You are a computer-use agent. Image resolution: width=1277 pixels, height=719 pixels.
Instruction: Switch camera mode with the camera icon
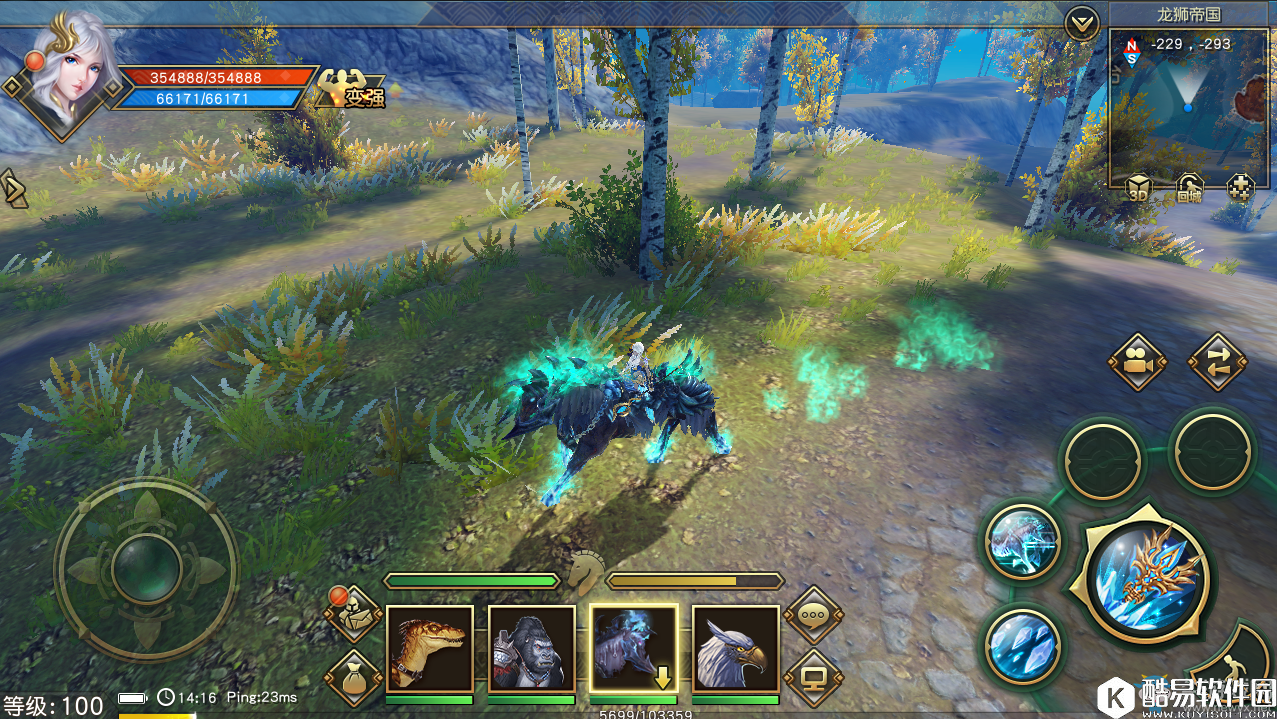pos(1137,362)
